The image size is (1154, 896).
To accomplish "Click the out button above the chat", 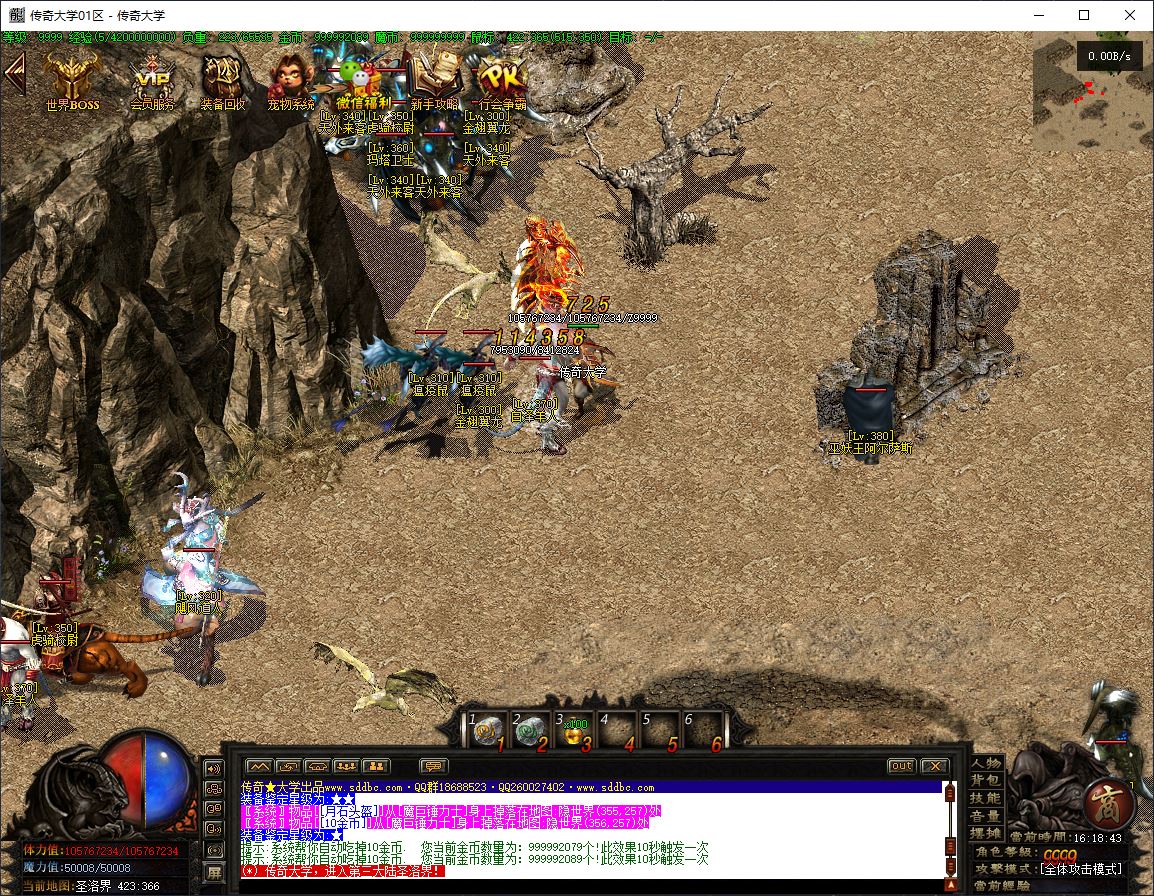I will (x=901, y=766).
